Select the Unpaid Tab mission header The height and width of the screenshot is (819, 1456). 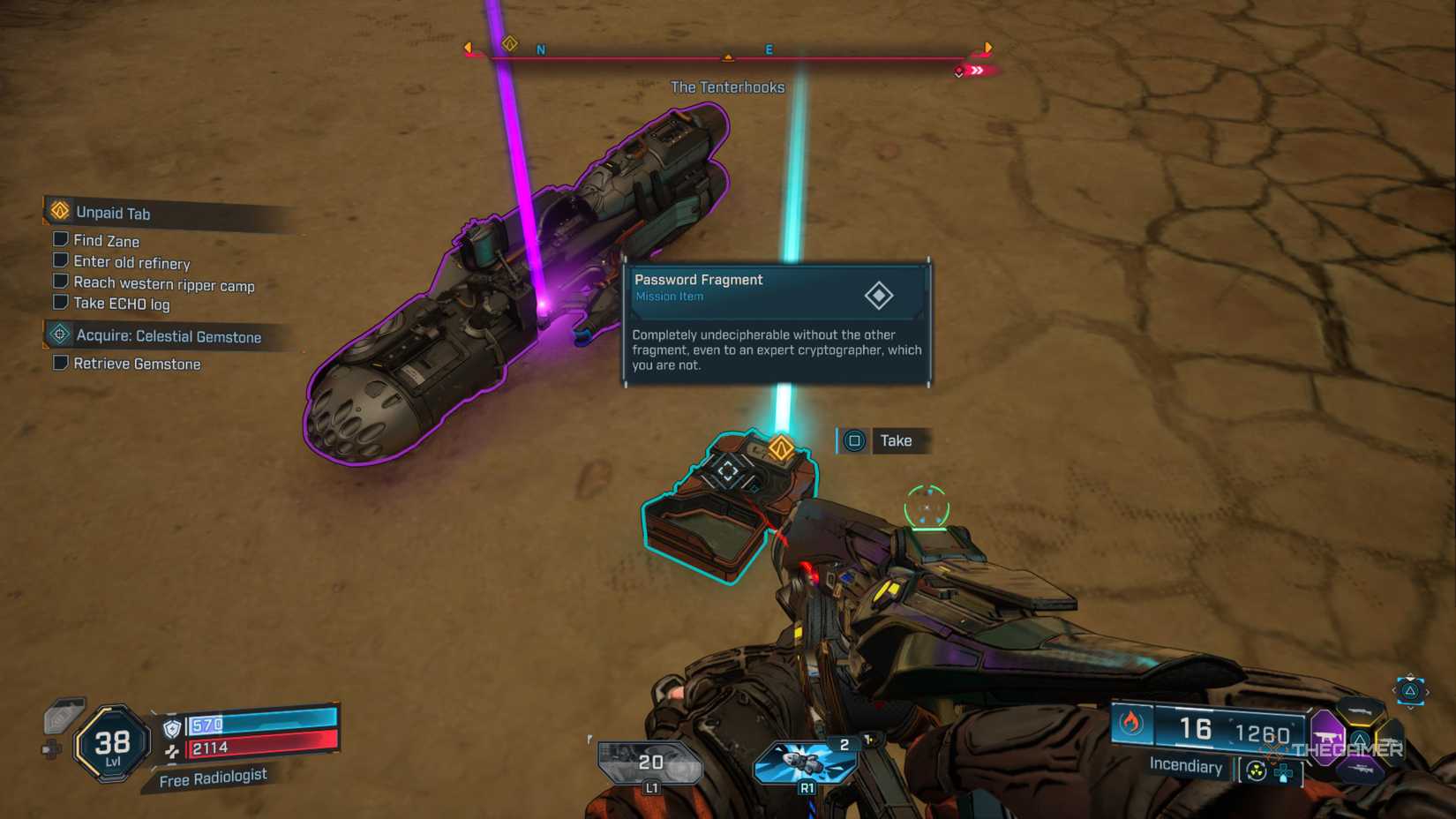click(x=114, y=214)
